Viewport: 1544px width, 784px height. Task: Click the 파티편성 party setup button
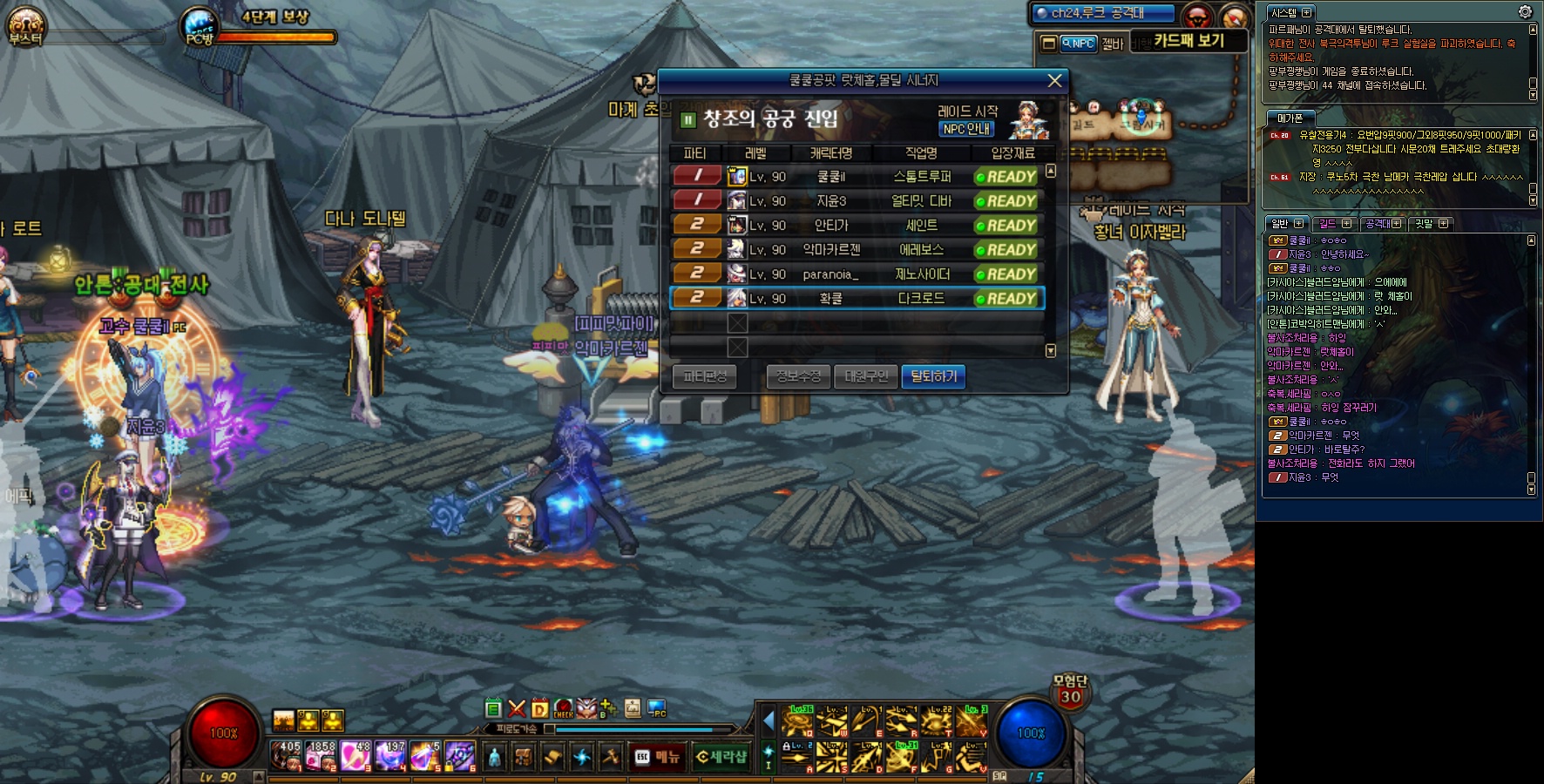click(x=705, y=376)
